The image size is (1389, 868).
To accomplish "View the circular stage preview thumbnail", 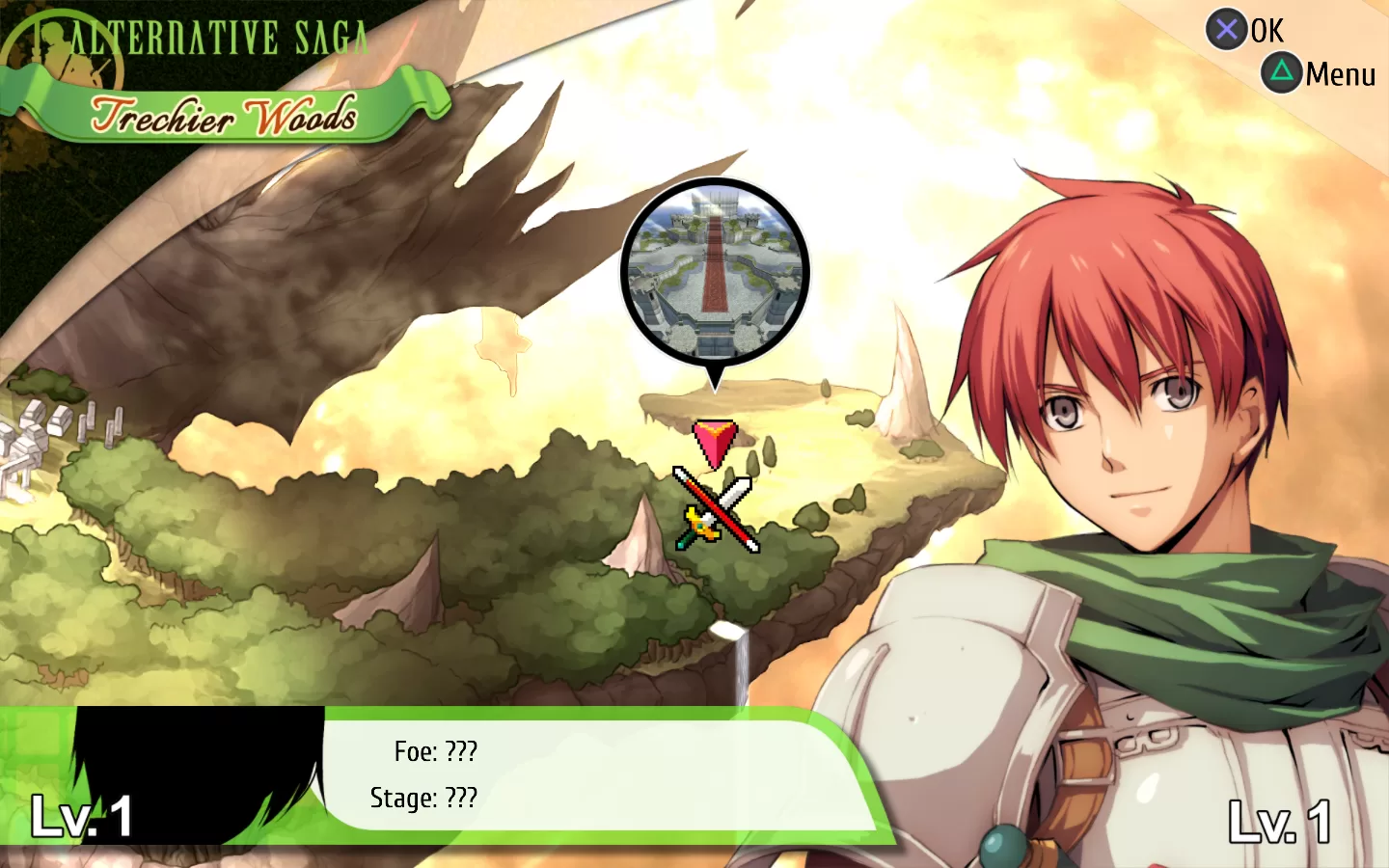I will point(715,272).
